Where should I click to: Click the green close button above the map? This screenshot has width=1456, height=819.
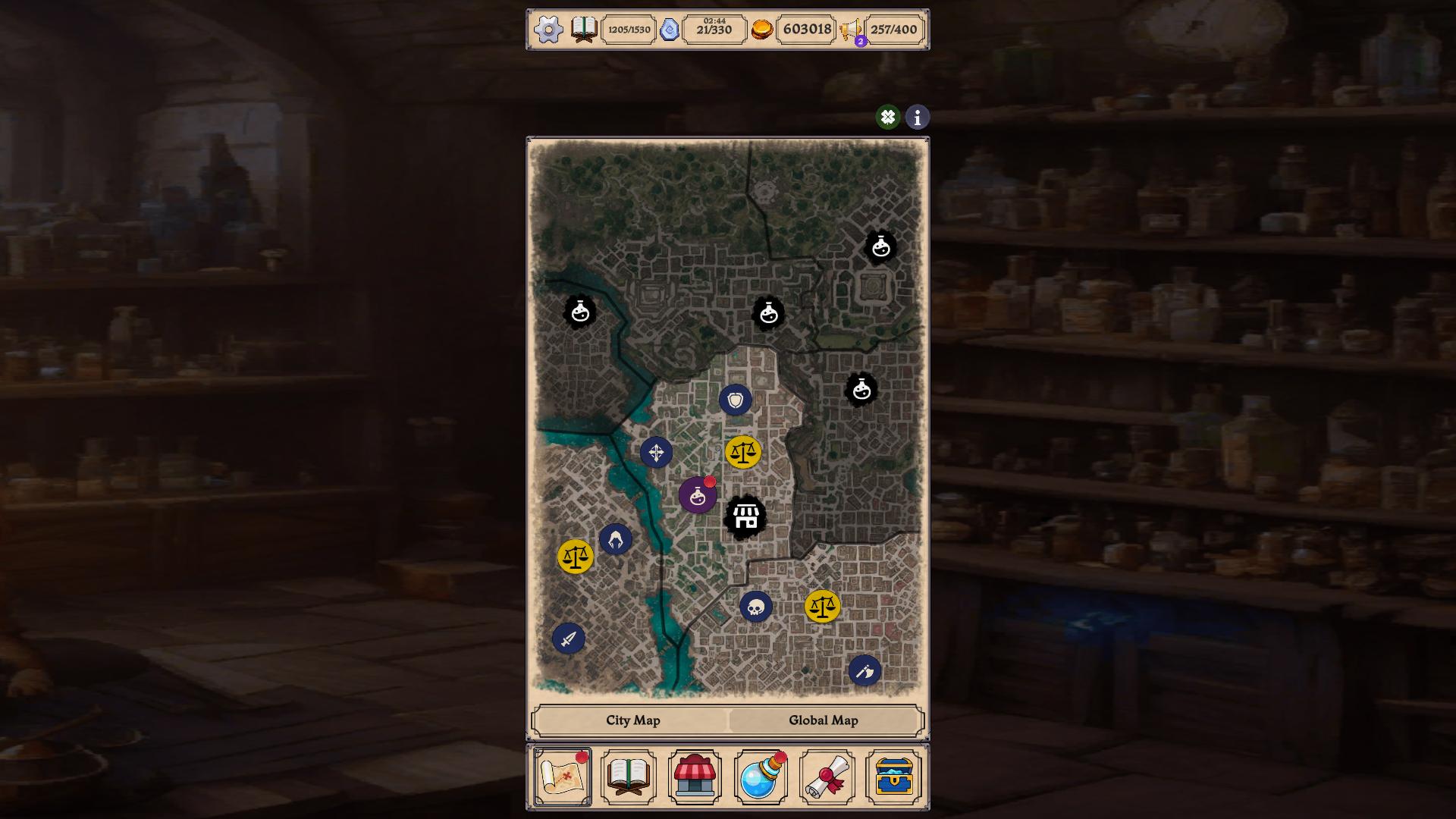coord(886,118)
